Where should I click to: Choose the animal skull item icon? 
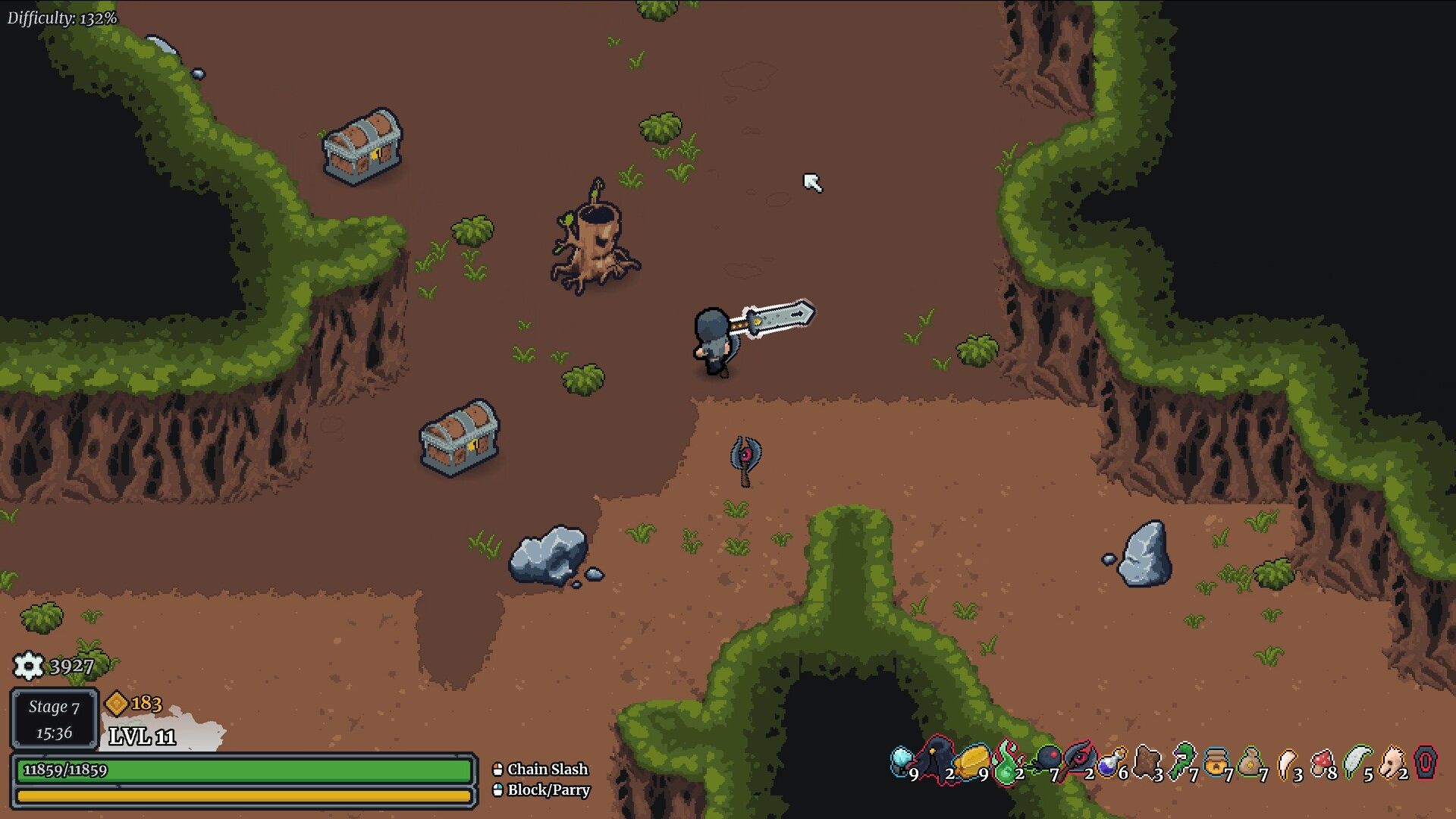coord(1392,761)
